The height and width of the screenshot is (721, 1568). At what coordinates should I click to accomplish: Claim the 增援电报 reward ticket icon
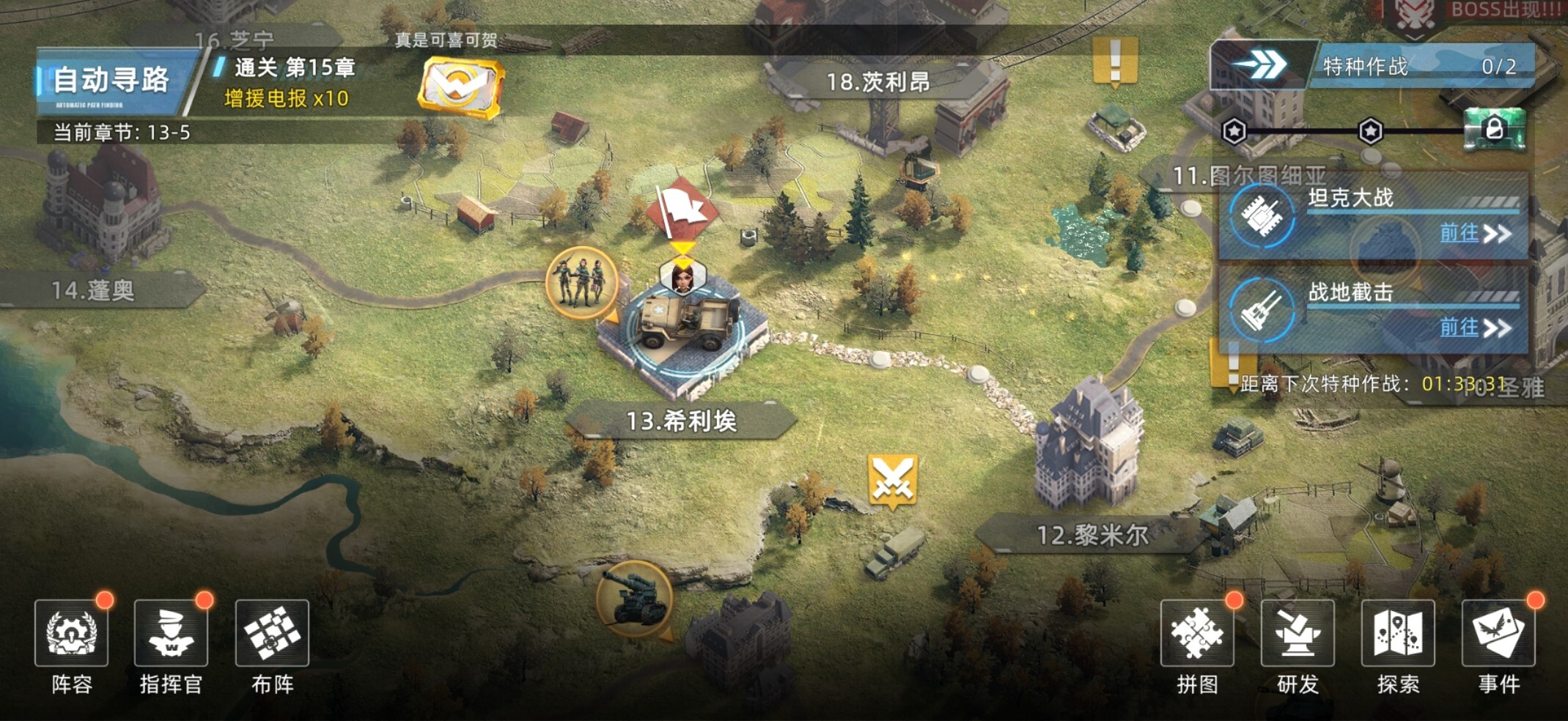tap(460, 88)
